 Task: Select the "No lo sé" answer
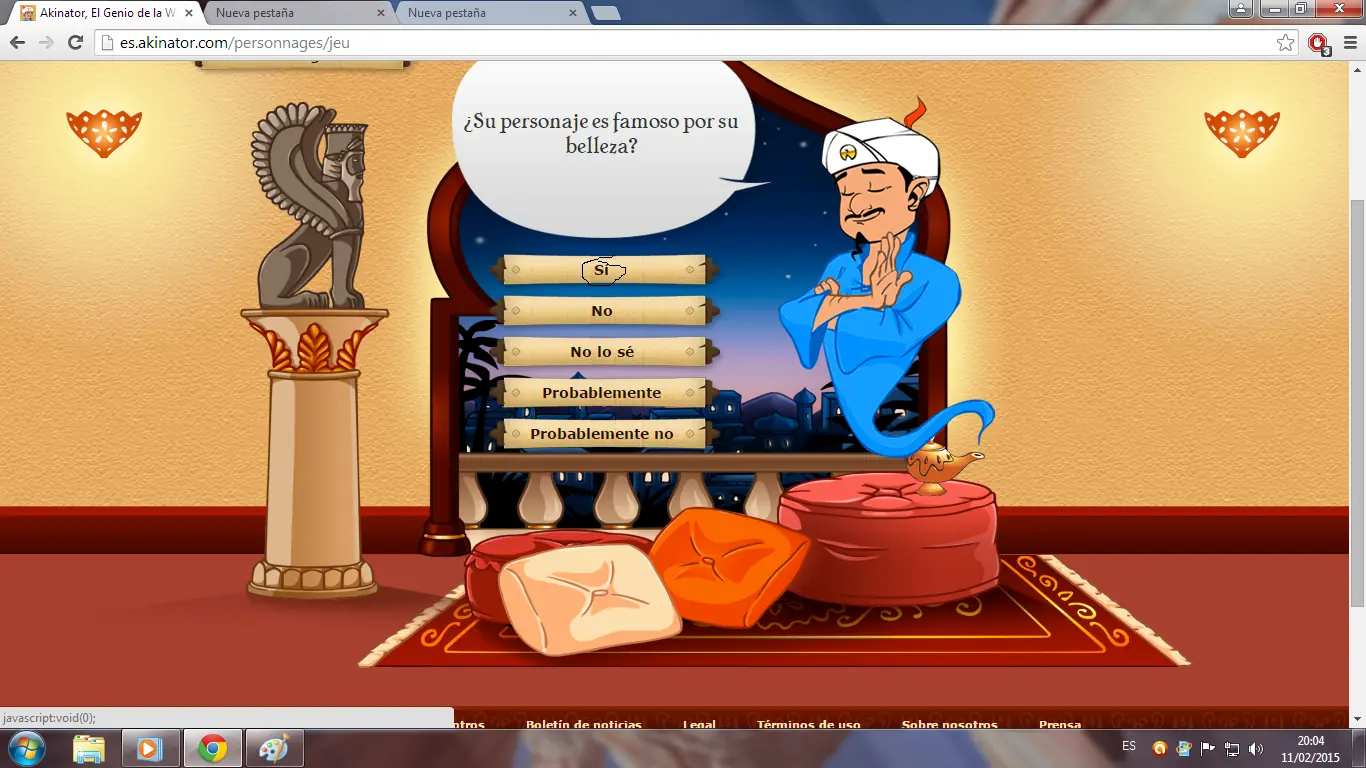(x=601, y=351)
